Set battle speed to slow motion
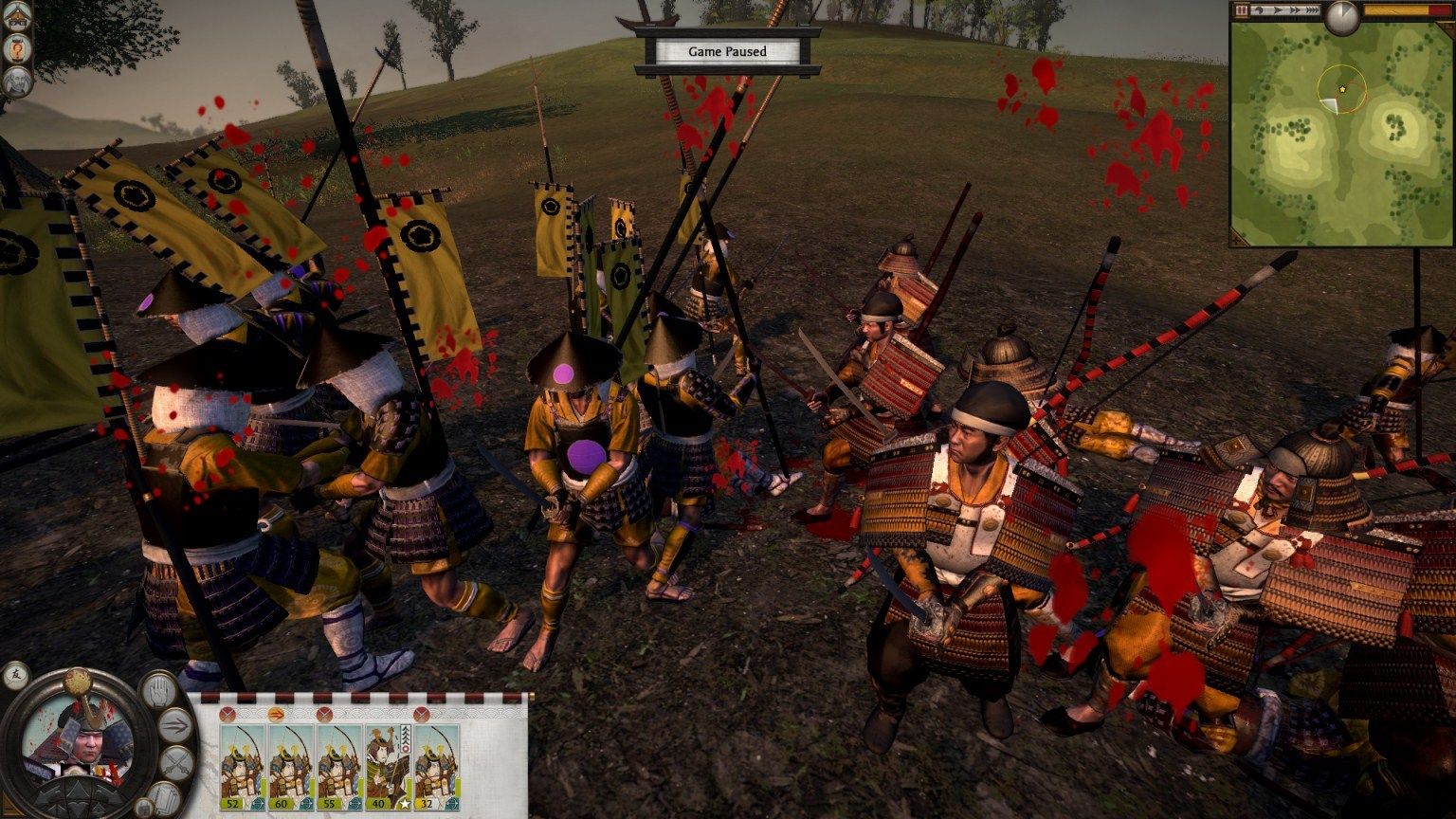The height and width of the screenshot is (819, 1456). (1259, 9)
